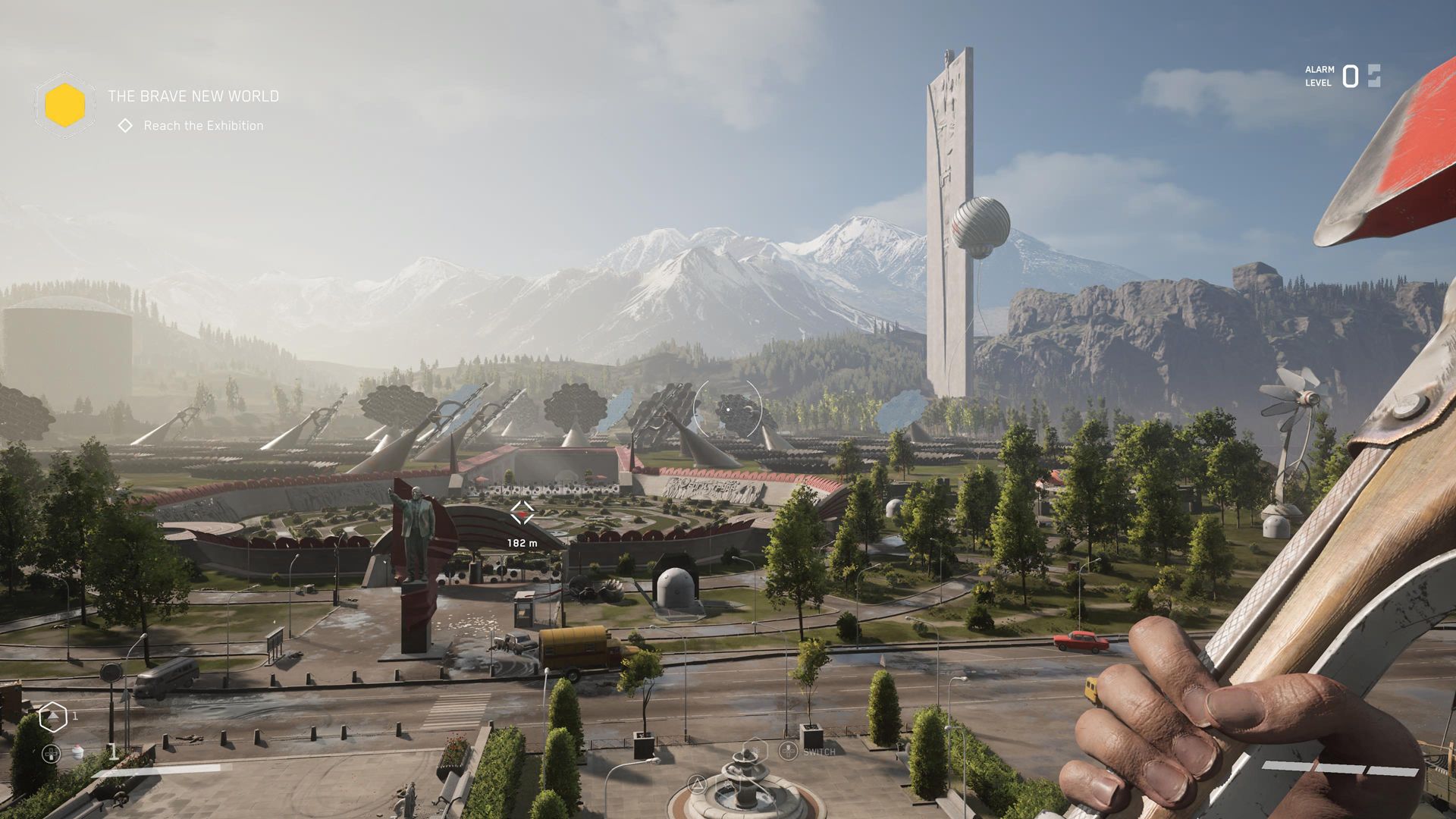Click the 182 m objective waypoint marker

pyautogui.click(x=522, y=513)
